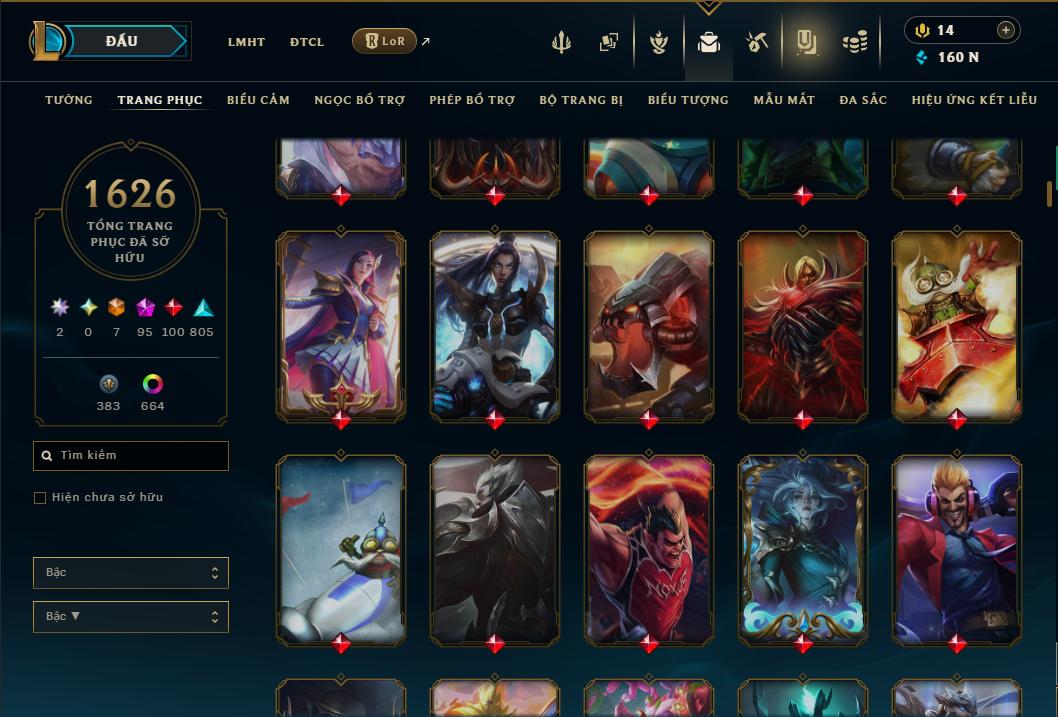1058x717 pixels.
Task: Open the BIỂU CẢM tab
Action: point(258,100)
